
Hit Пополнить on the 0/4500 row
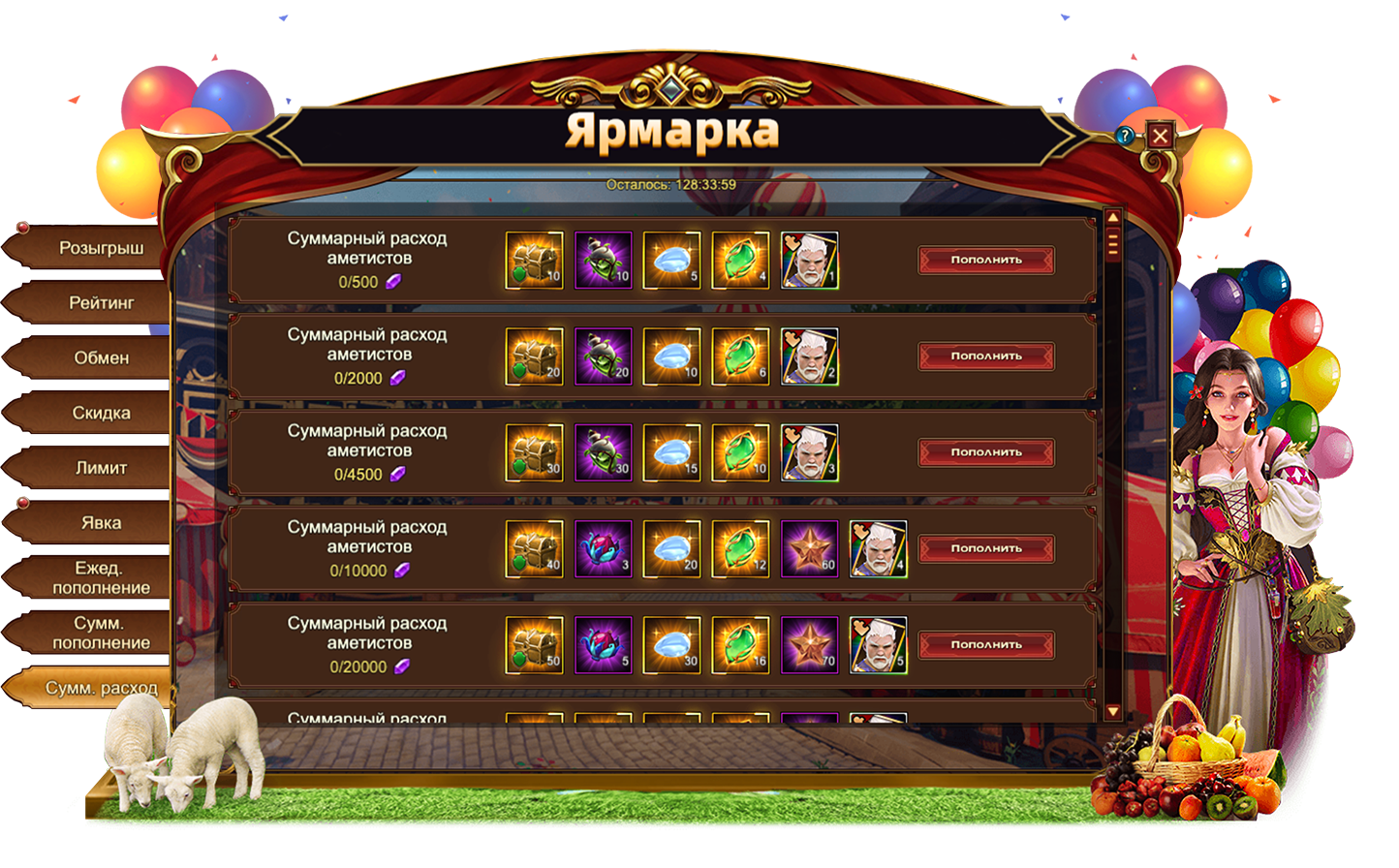tap(986, 452)
